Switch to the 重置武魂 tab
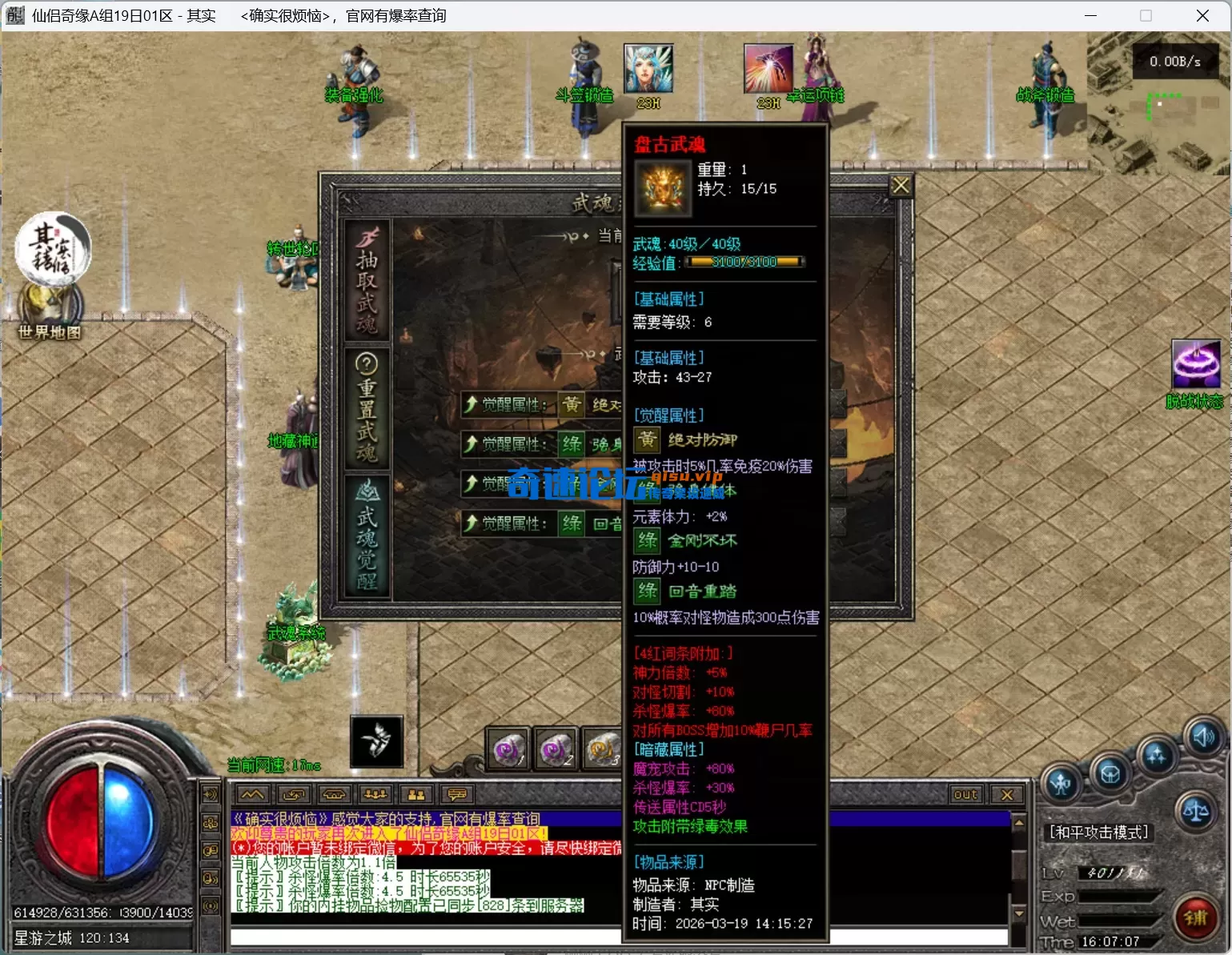 367,407
